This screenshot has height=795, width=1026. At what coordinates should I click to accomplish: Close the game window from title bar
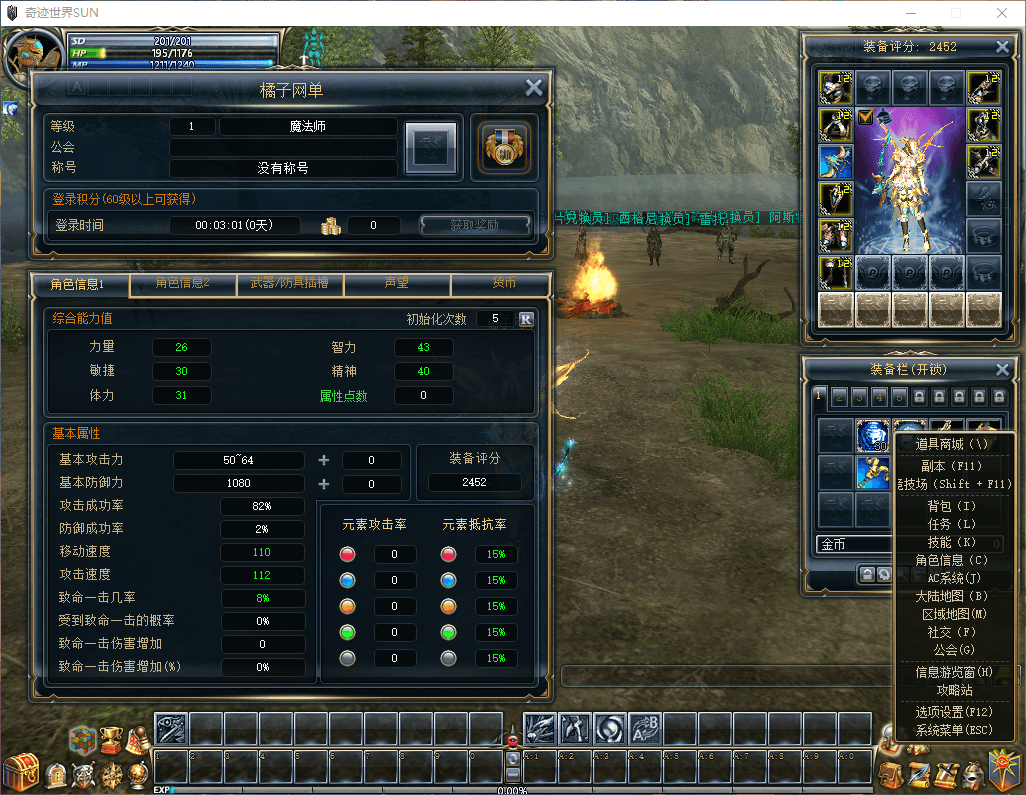[x=1001, y=13]
